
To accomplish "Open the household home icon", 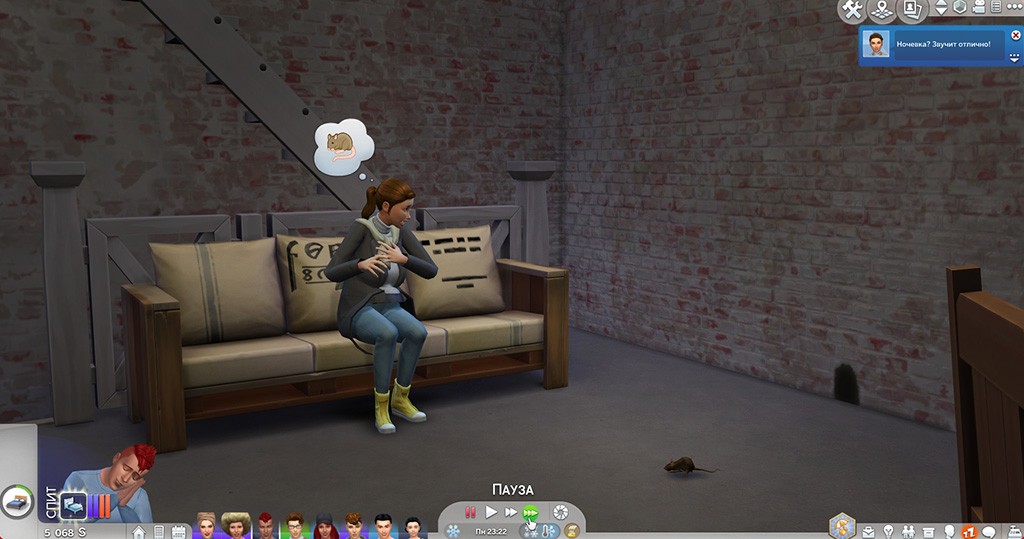I will (138, 531).
